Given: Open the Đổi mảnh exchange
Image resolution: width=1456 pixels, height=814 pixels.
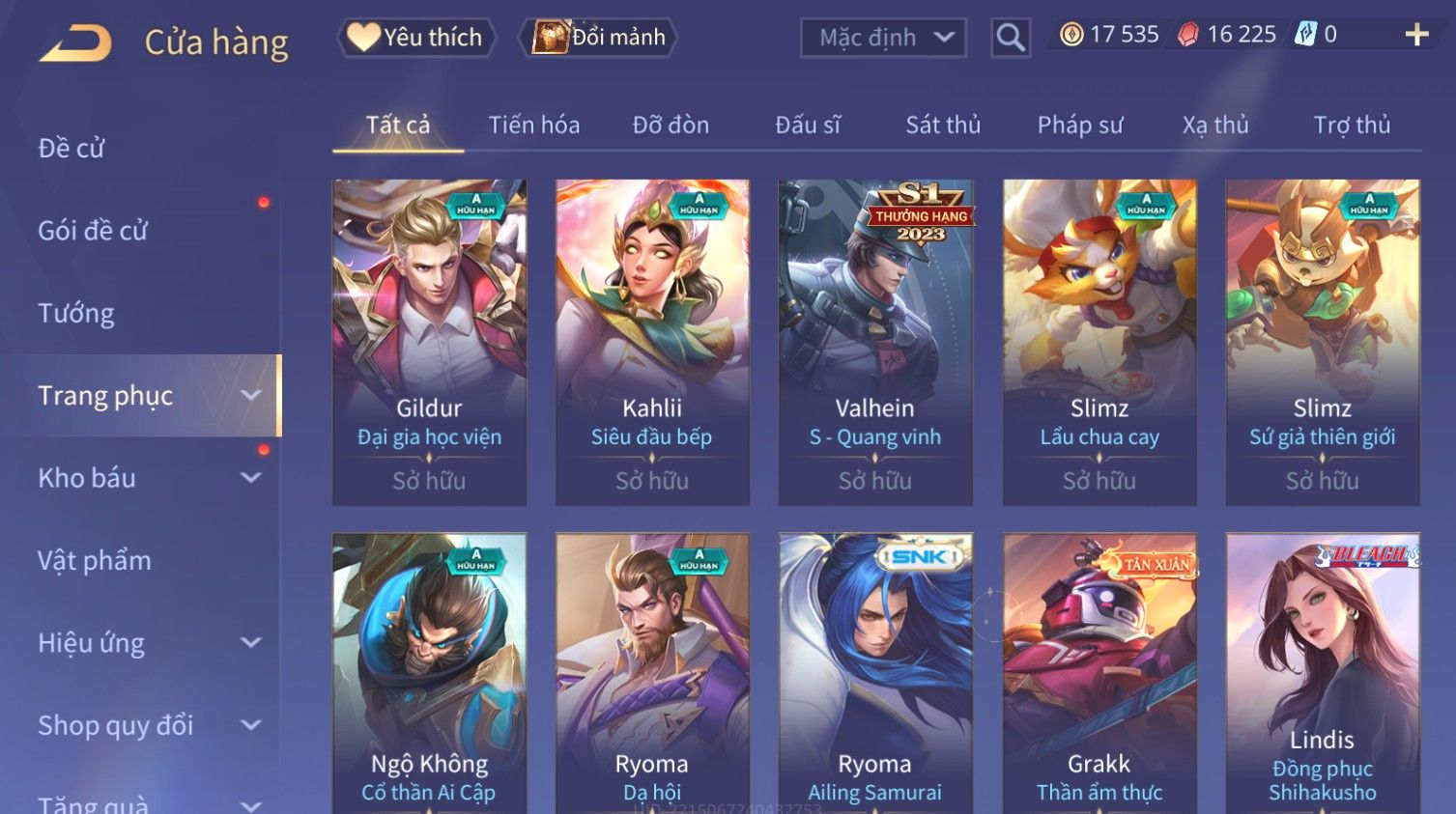Looking at the screenshot, I should 599,38.
